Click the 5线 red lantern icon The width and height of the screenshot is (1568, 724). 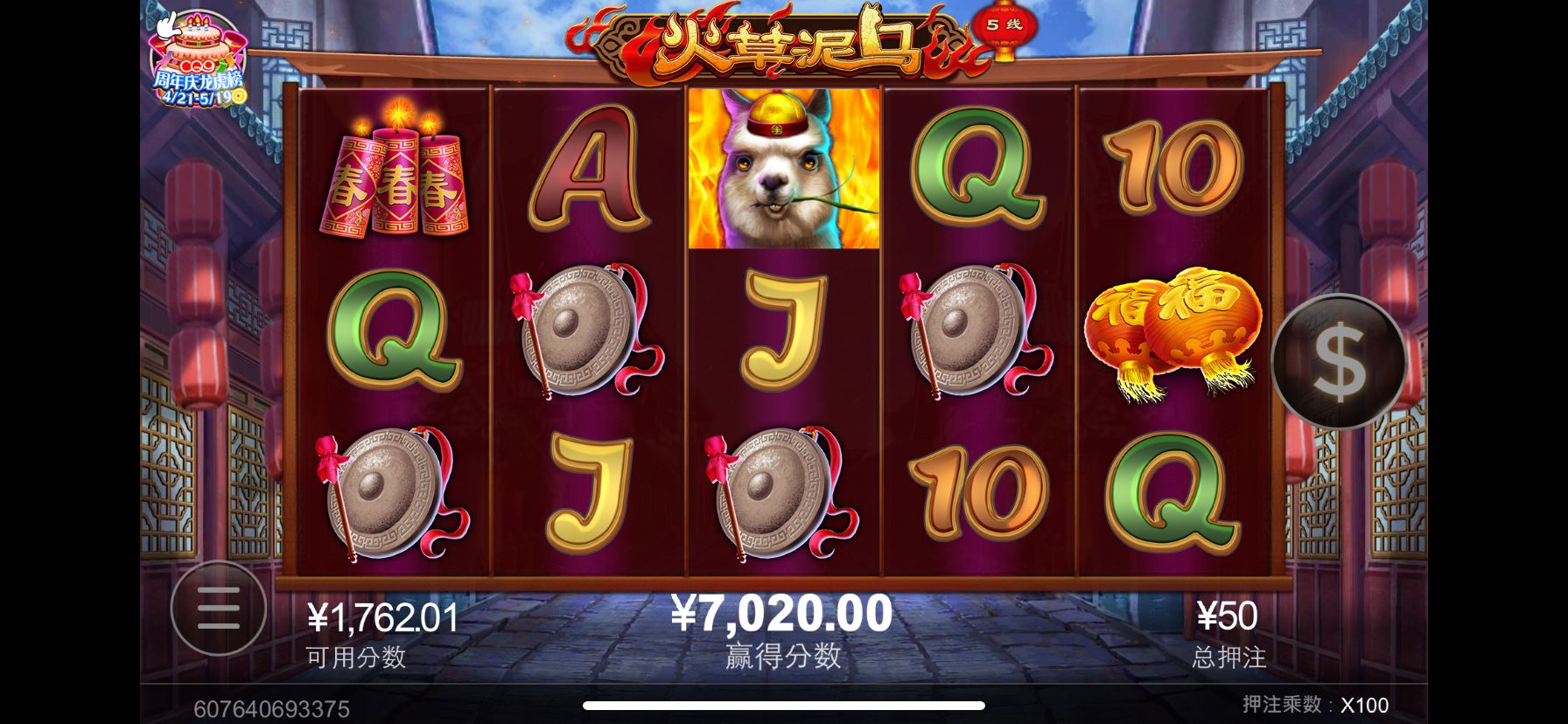tap(999, 26)
